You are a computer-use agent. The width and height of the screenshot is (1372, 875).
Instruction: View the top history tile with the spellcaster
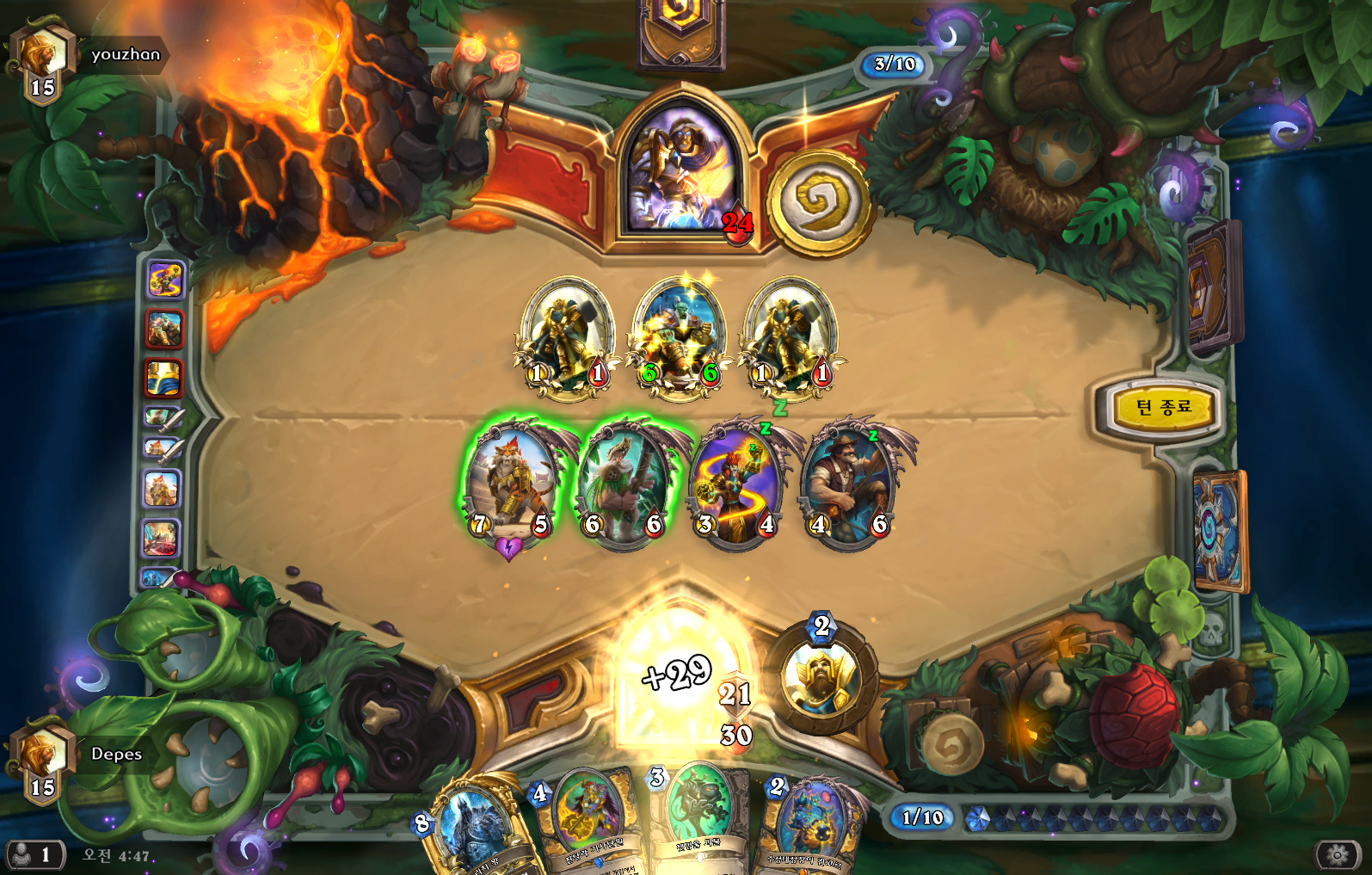click(164, 280)
